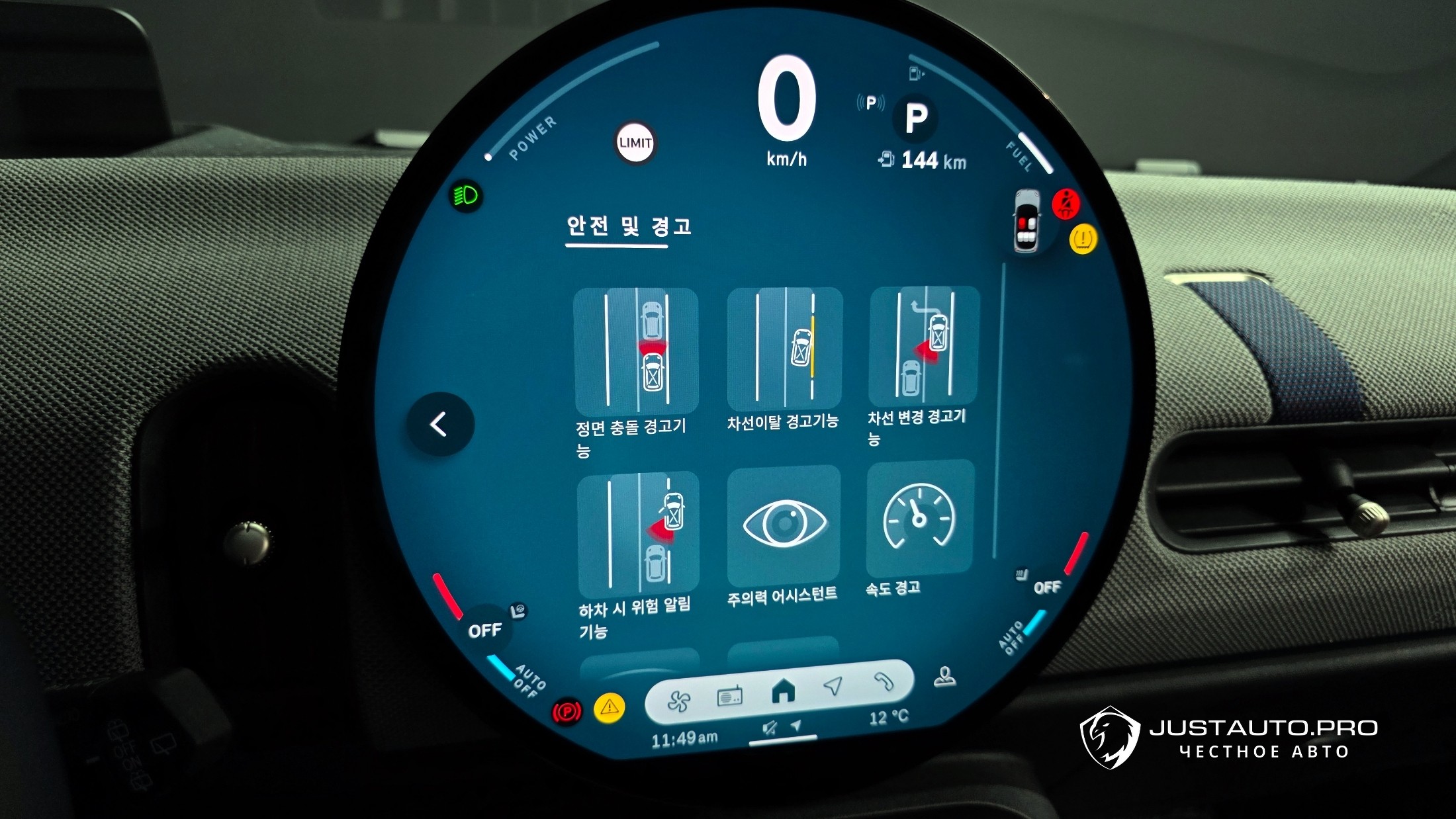This screenshot has width=1456, height=819.
Task: Toggle the LIMIT speed limiter button
Action: point(635,142)
